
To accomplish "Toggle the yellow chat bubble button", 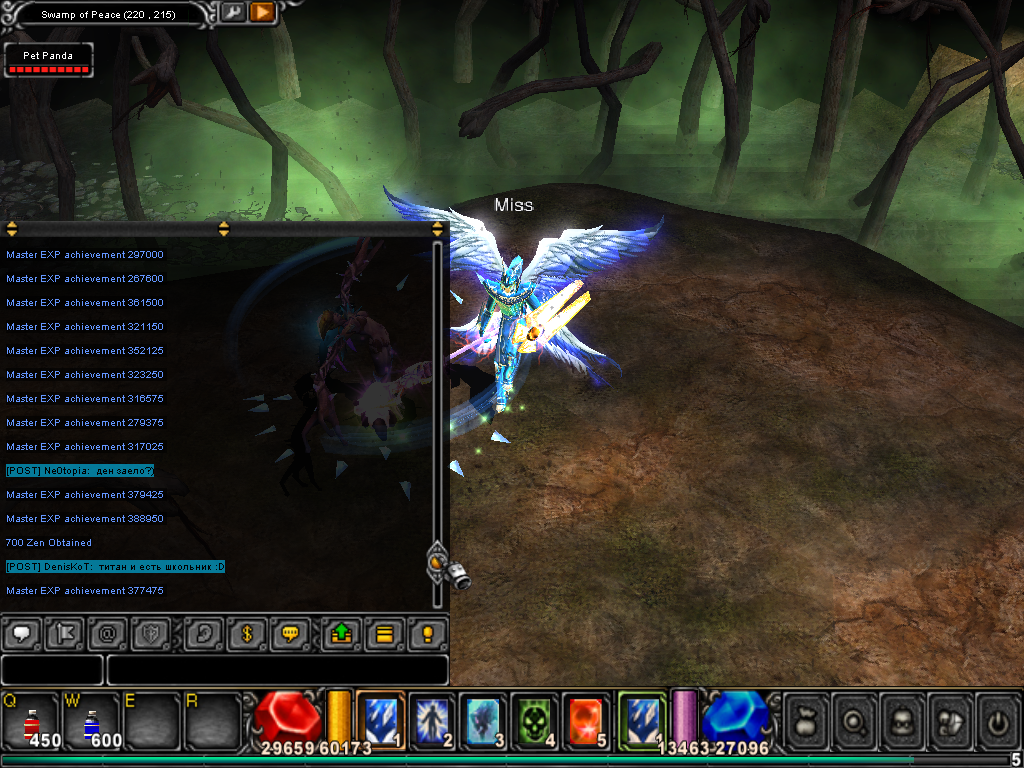I will 291,633.
